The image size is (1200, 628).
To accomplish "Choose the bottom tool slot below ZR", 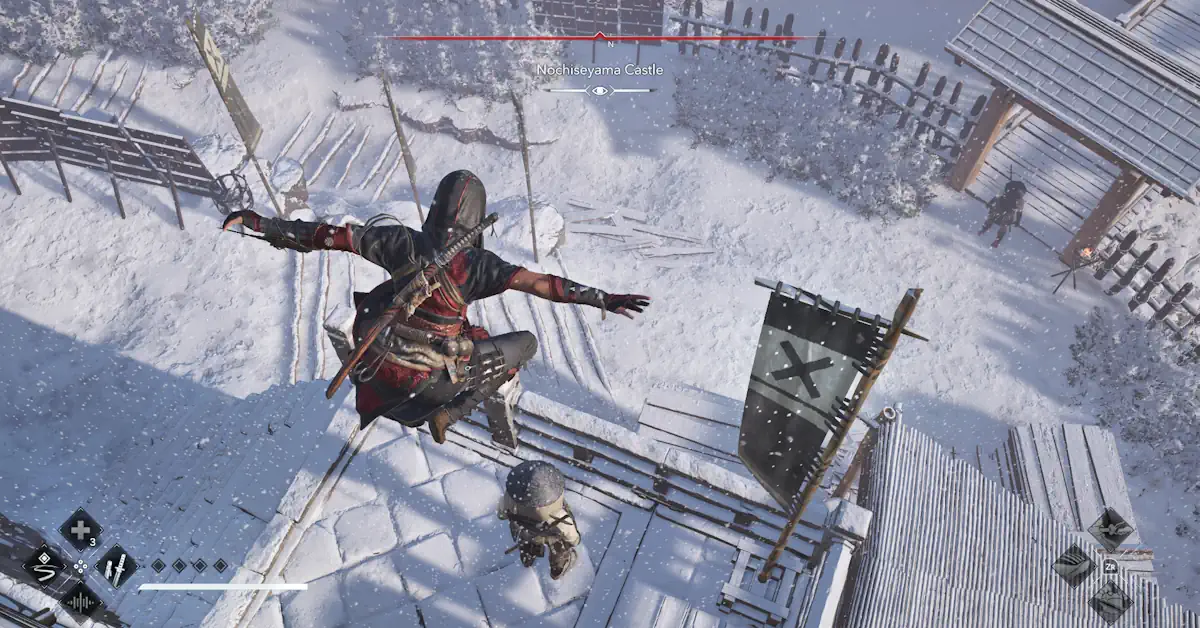I will click(x=1110, y=602).
